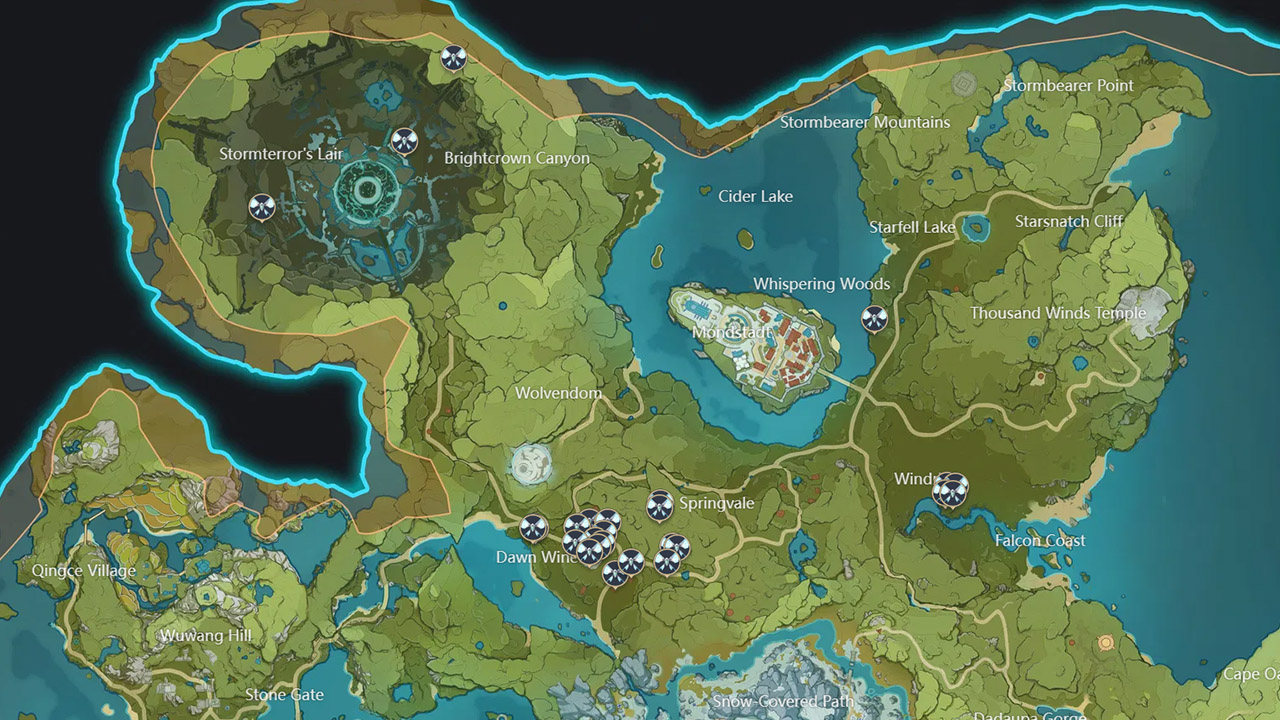Image resolution: width=1280 pixels, height=720 pixels.
Task: Click the Thousand Winds Temple label
Action: pyautogui.click(x=1057, y=312)
